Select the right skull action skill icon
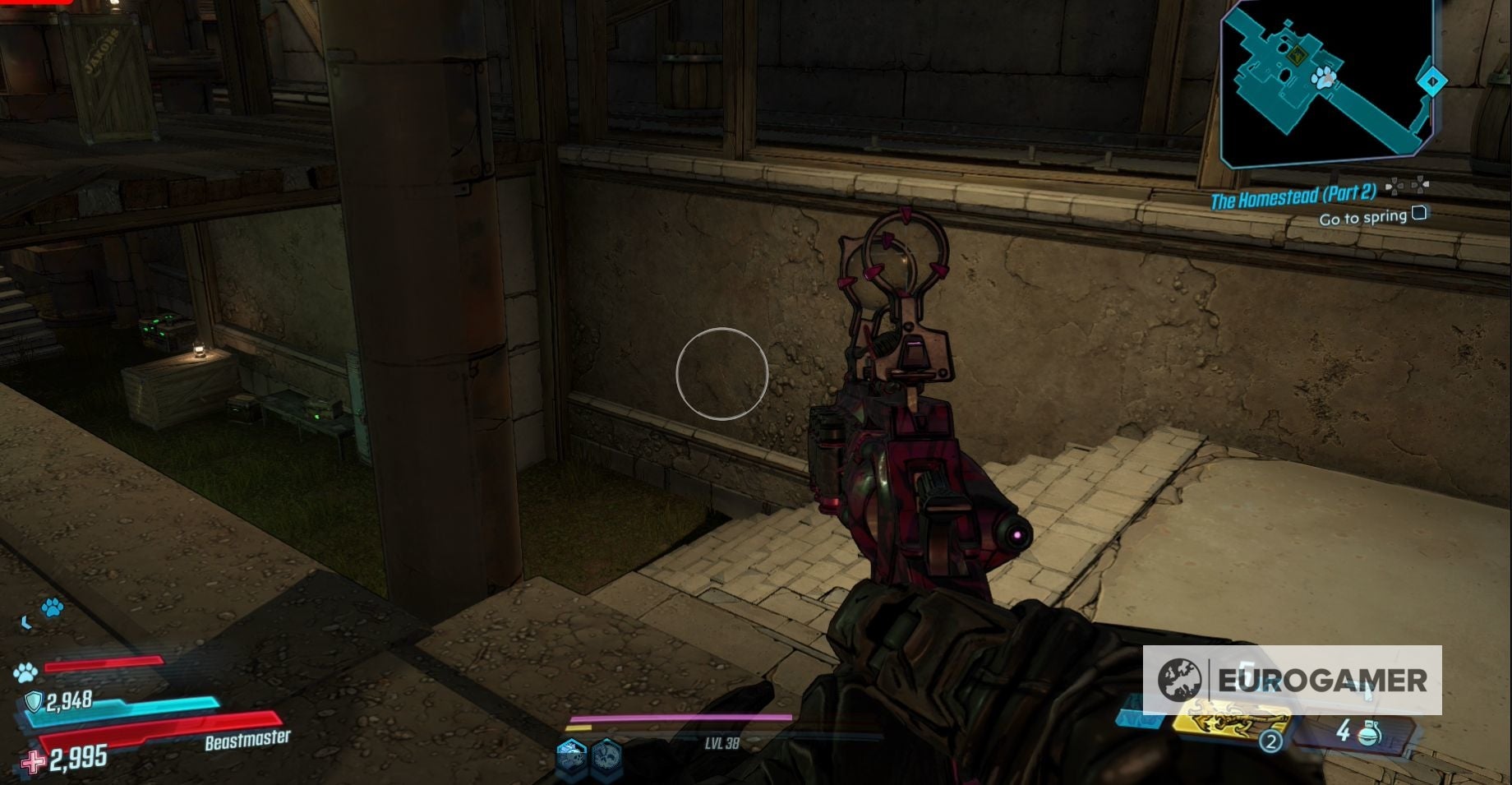The width and height of the screenshot is (1512, 785). [x=607, y=758]
